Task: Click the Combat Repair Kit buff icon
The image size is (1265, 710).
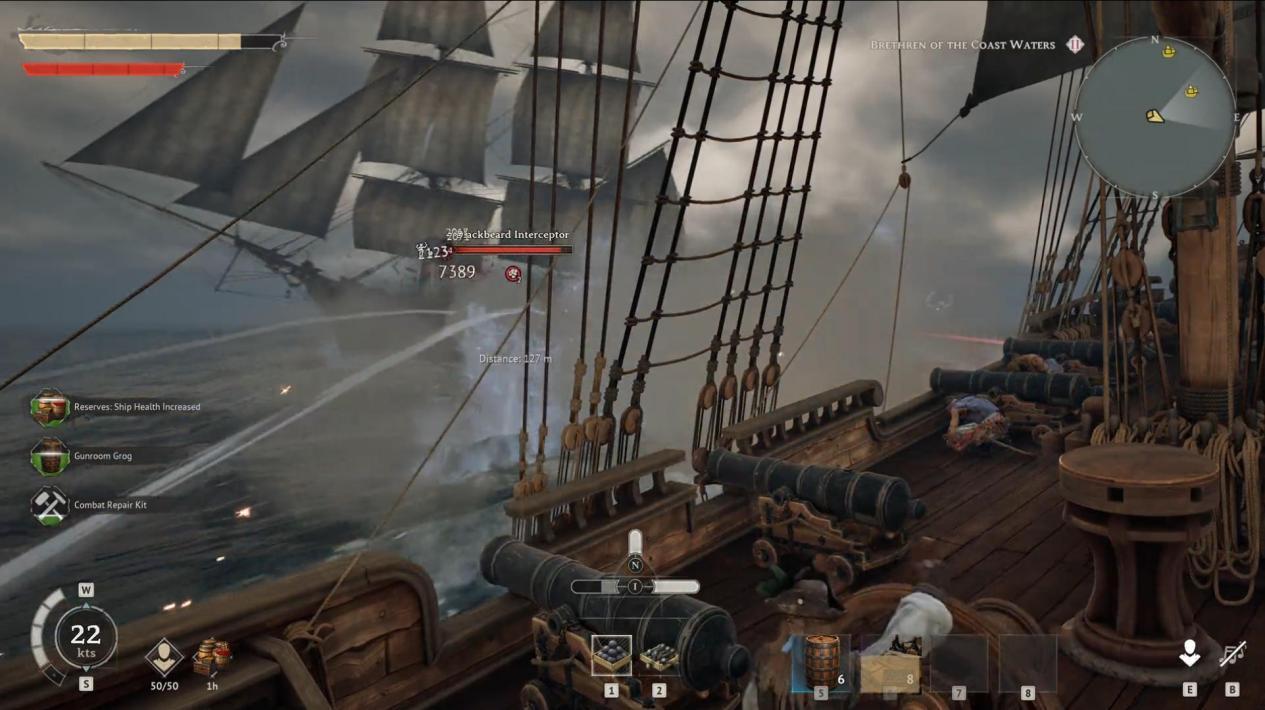Action: click(49, 505)
